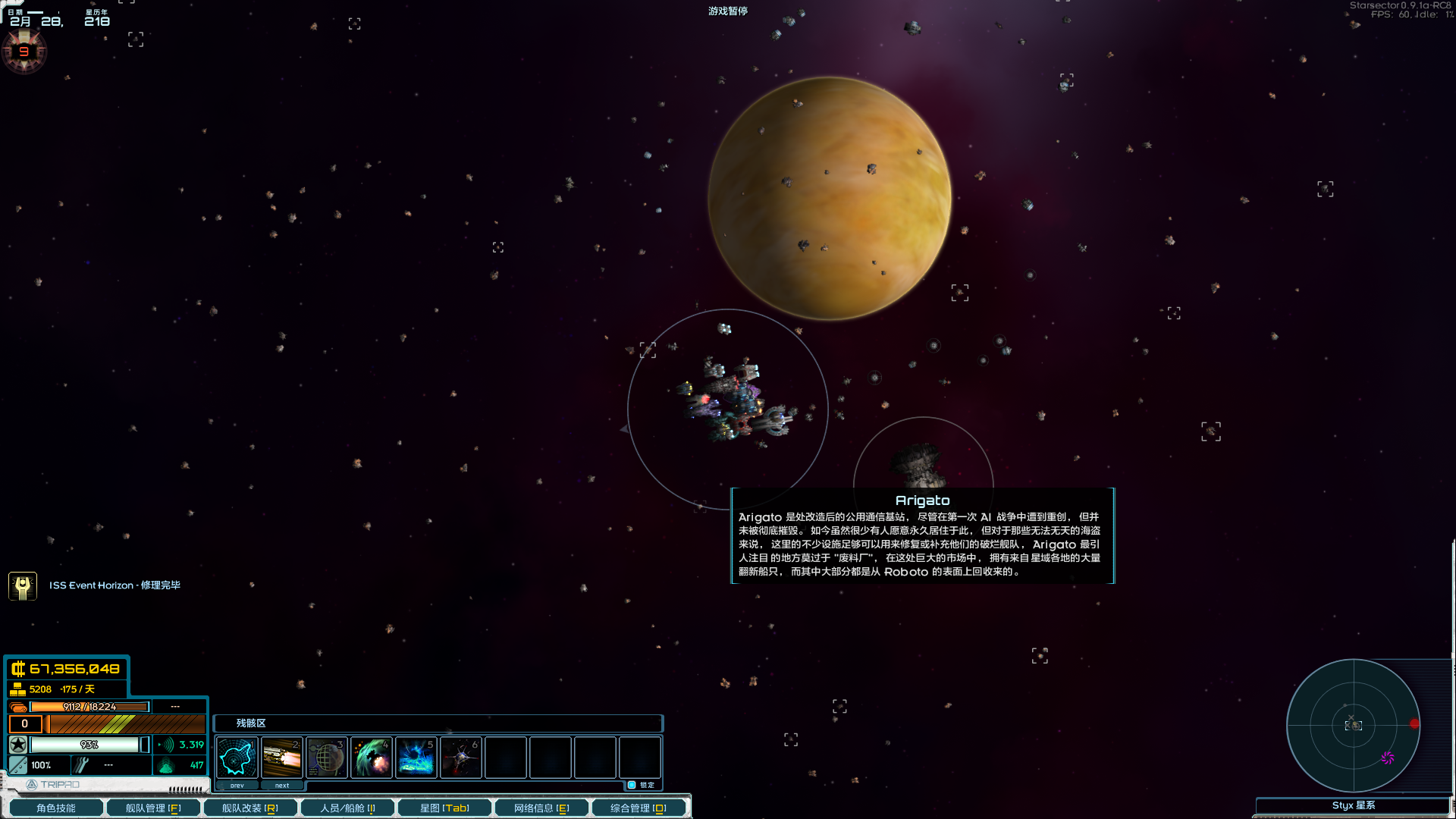Toggle the 锁定 lock checkbox
1456x819 pixels.
(x=632, y=785)
